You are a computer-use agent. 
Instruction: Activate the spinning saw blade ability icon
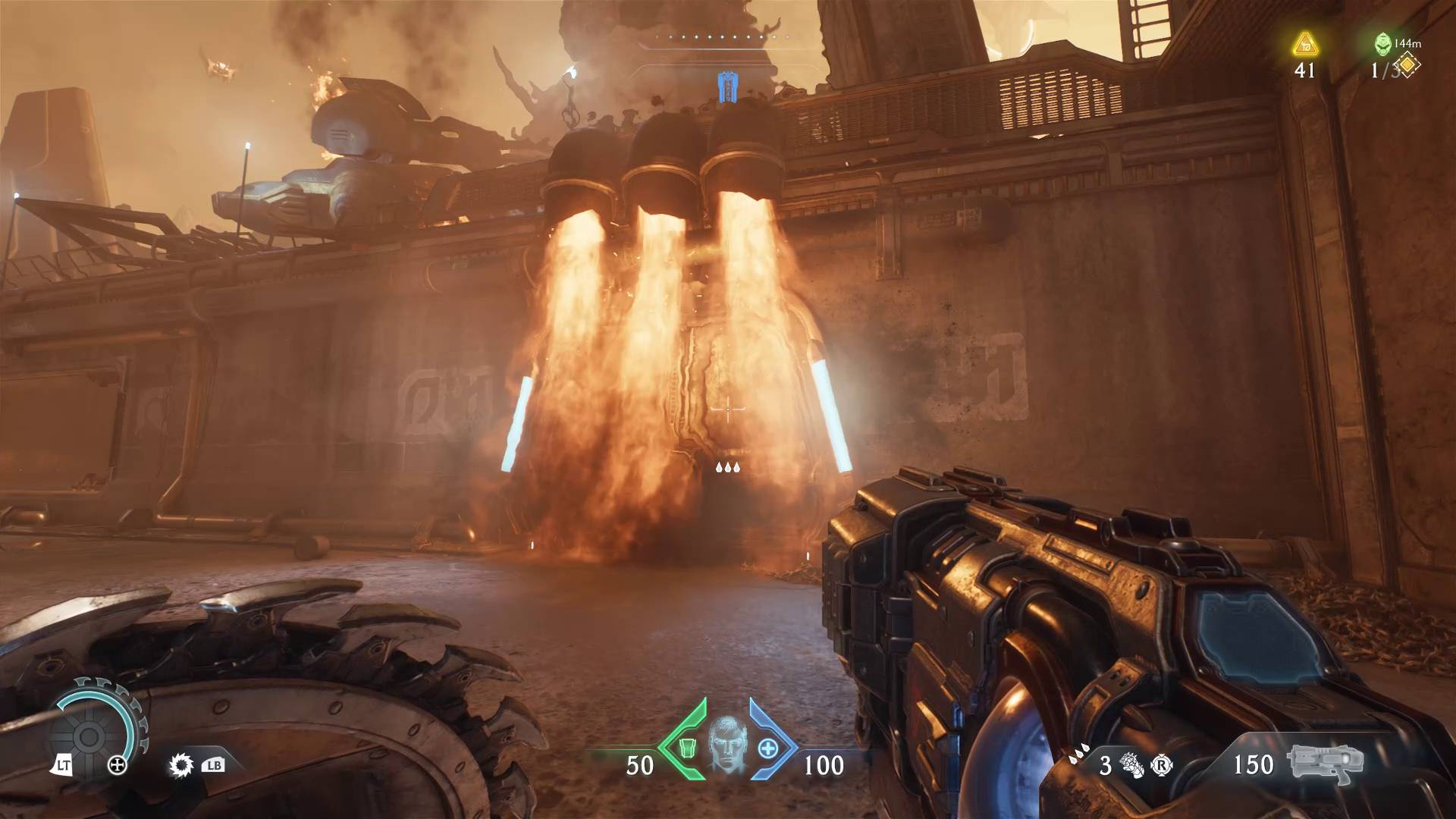point(181,765)
